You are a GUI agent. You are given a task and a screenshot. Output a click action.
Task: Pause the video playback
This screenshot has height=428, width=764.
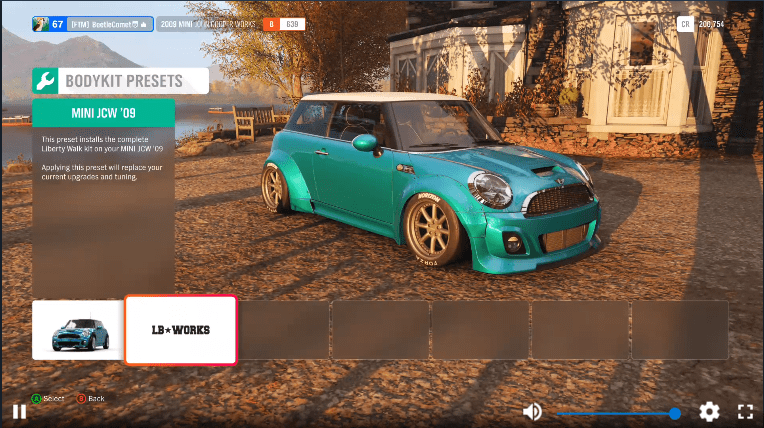[19, 411]
